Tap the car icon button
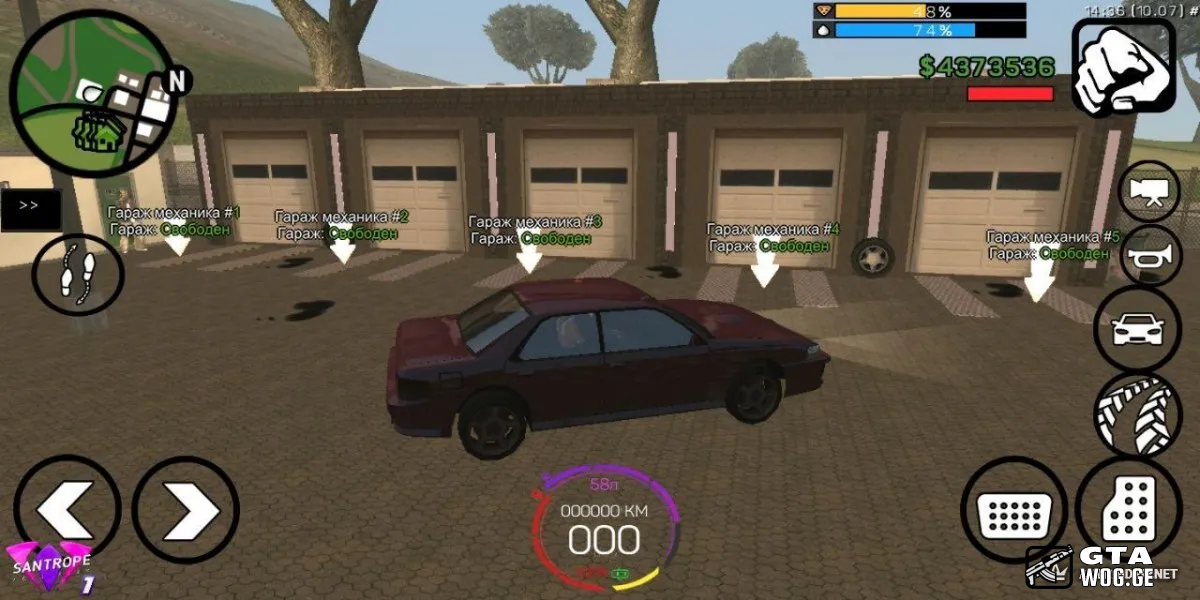 [1138, 328]
